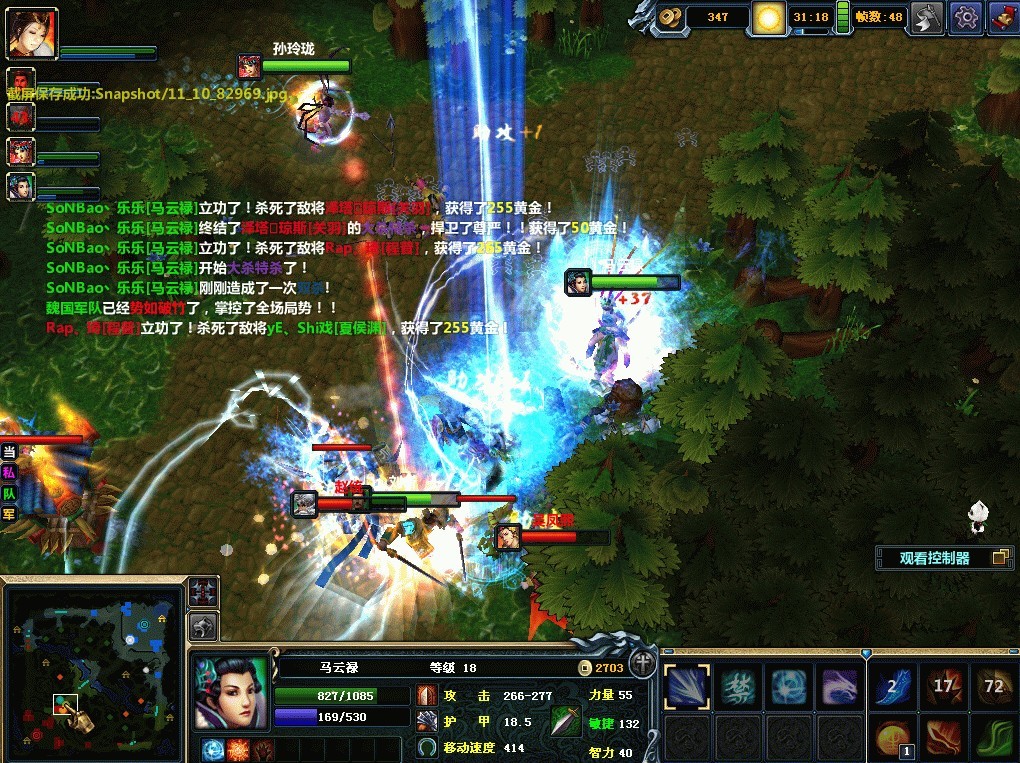1020x763 pixels.
Task: Toggle the 当 chat channel tab
Action: point(9,451)
